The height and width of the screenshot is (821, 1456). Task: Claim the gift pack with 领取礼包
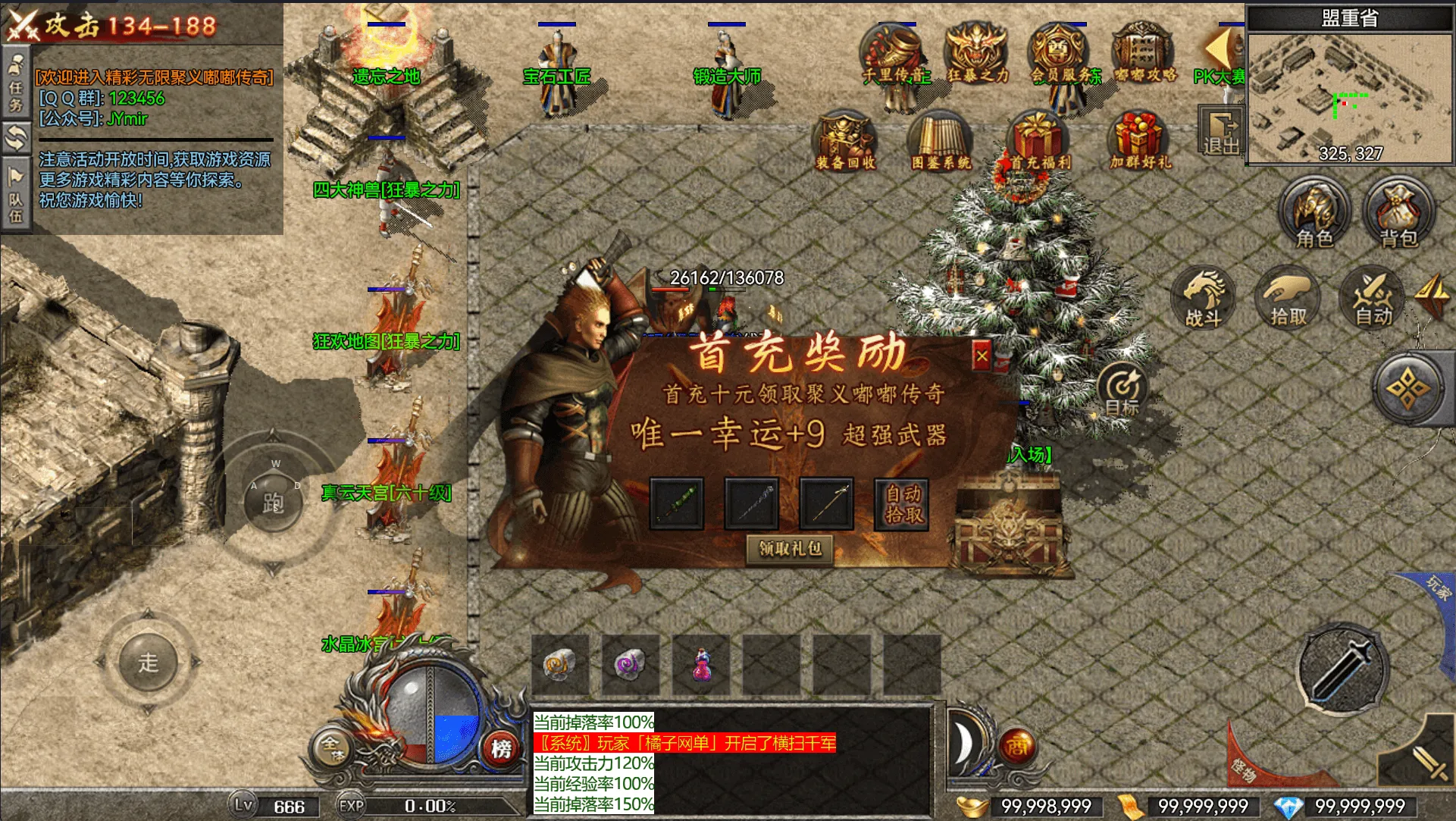[x=790, y=548]
